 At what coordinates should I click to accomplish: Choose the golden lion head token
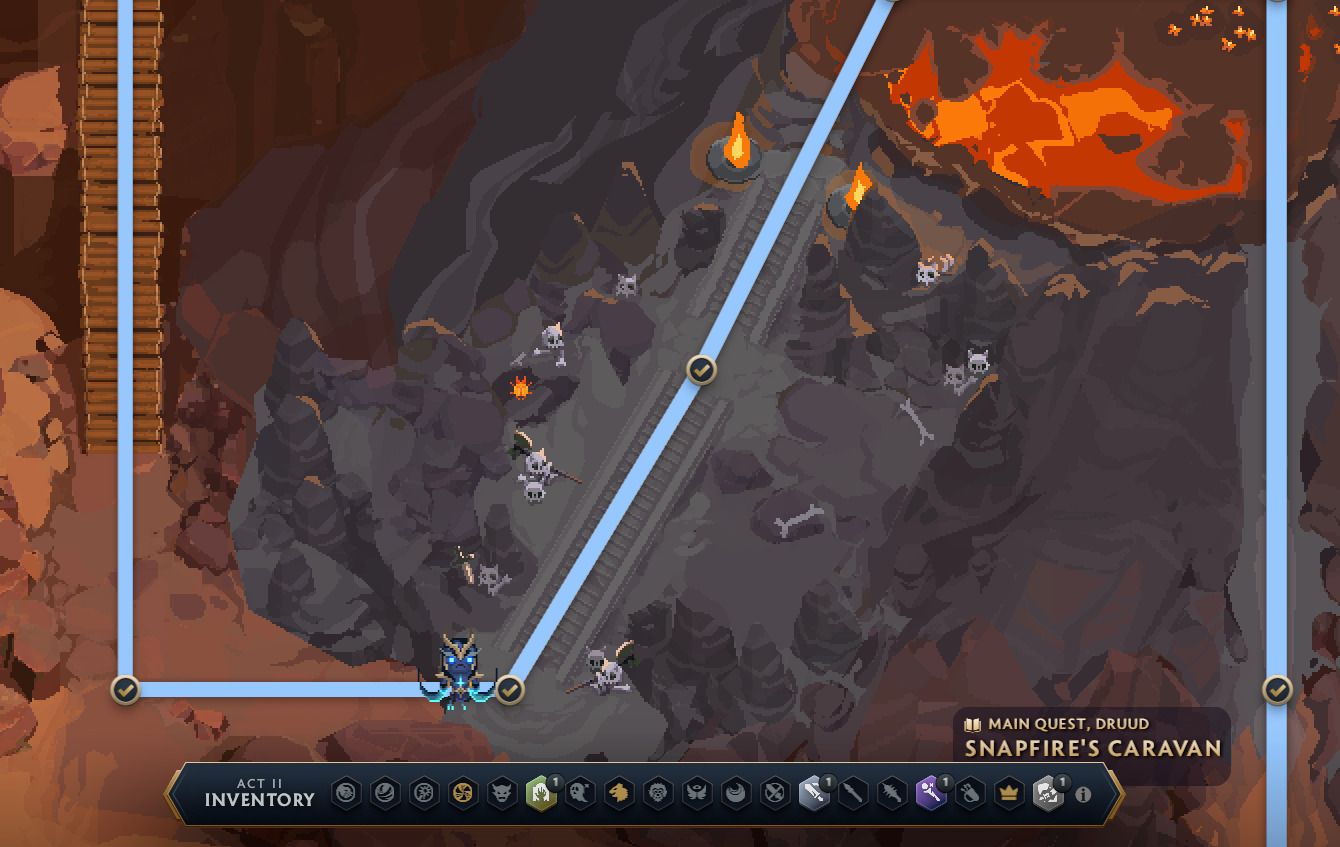click(619, 795)
